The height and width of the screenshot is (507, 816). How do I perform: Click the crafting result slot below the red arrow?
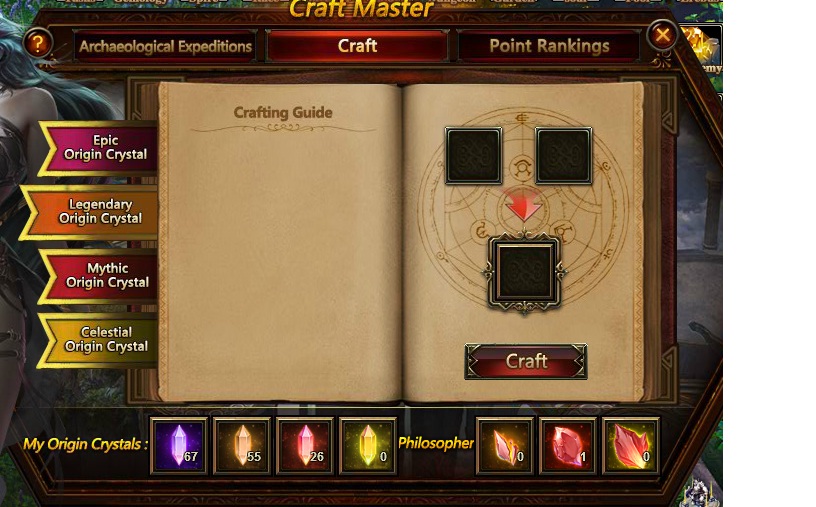(525, 271)
